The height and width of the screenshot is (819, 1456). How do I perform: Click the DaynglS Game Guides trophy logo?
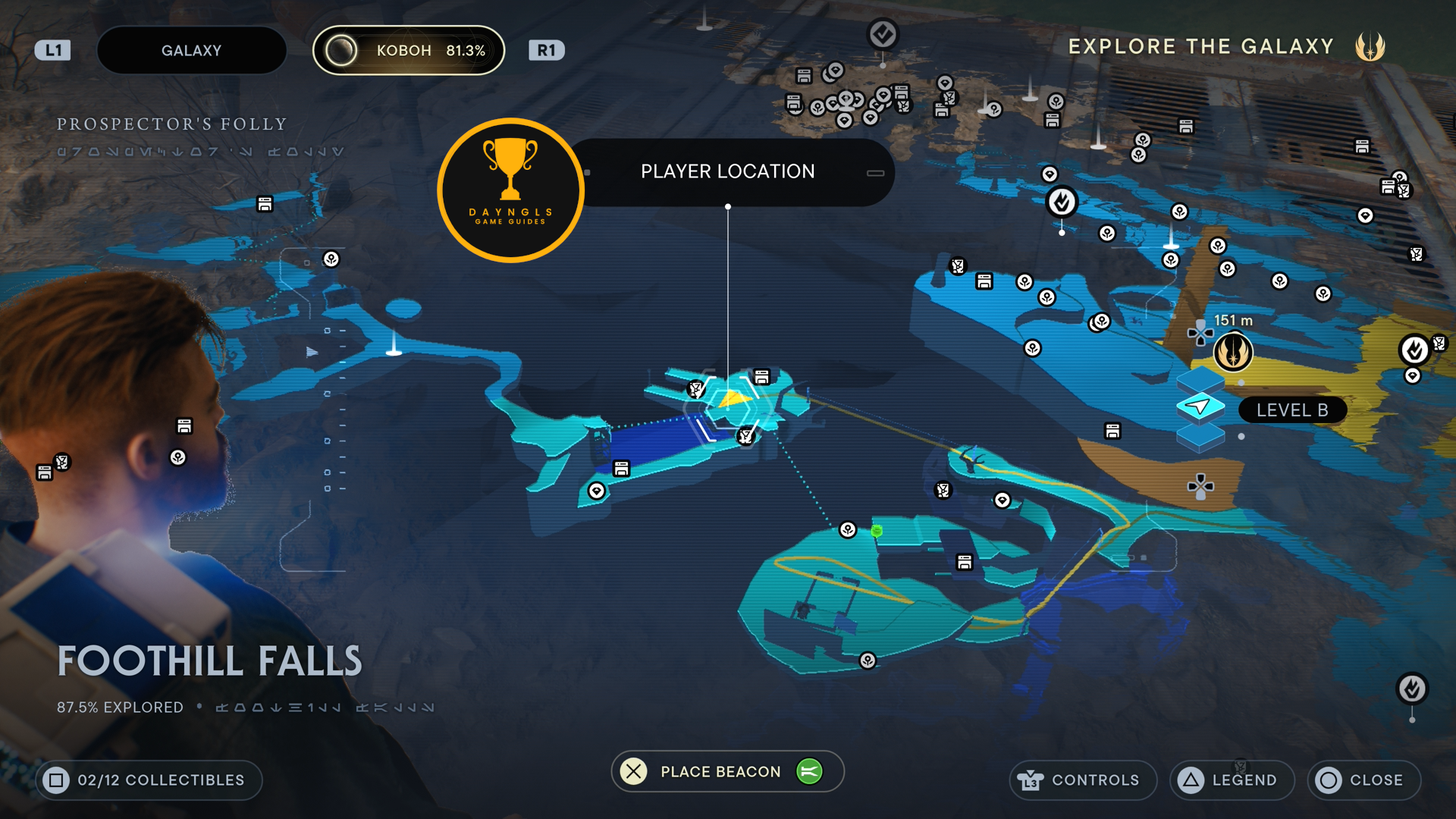pos(510,190)
